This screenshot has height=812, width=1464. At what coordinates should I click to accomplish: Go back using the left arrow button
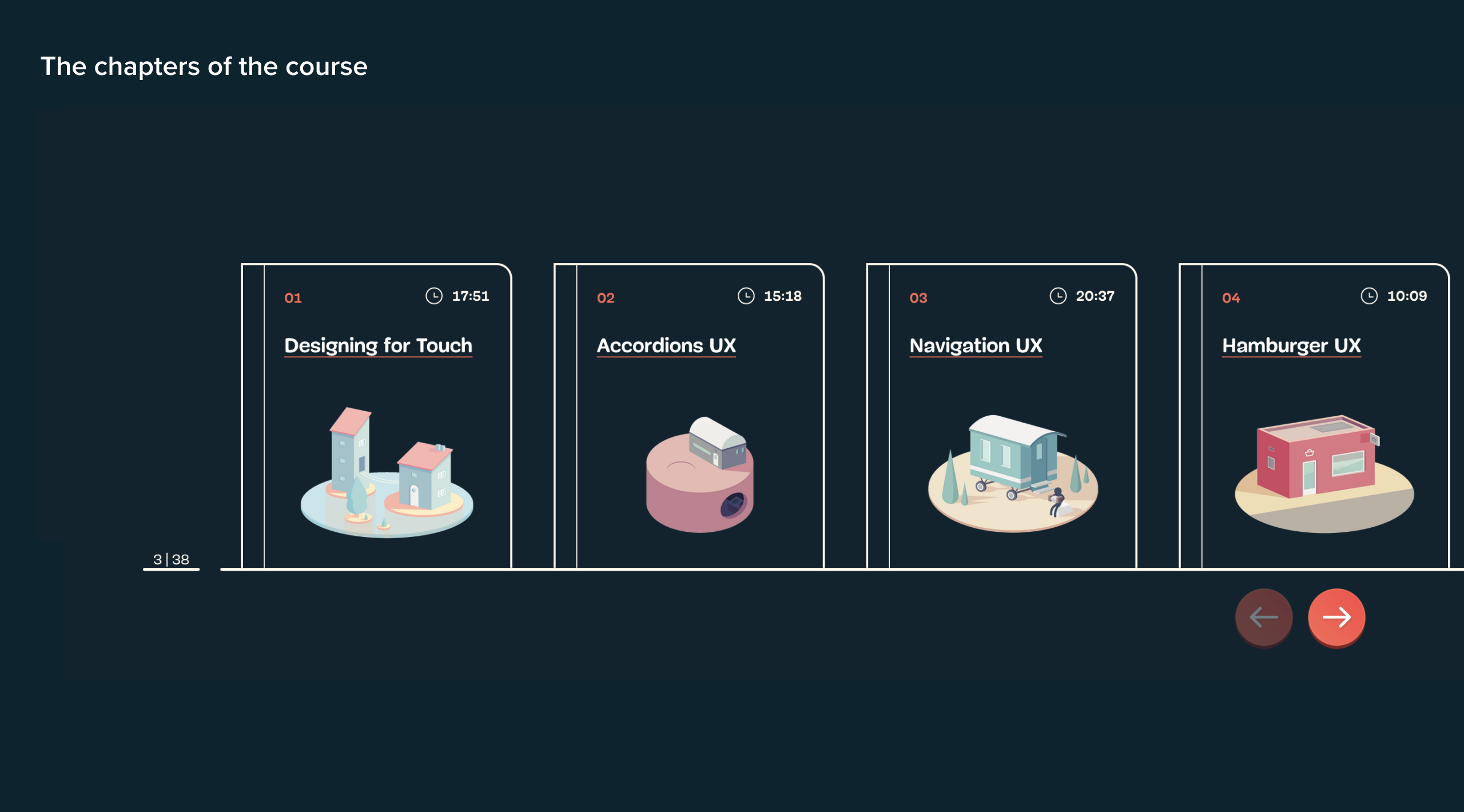pyautogui.click(x=1264, y=617)
